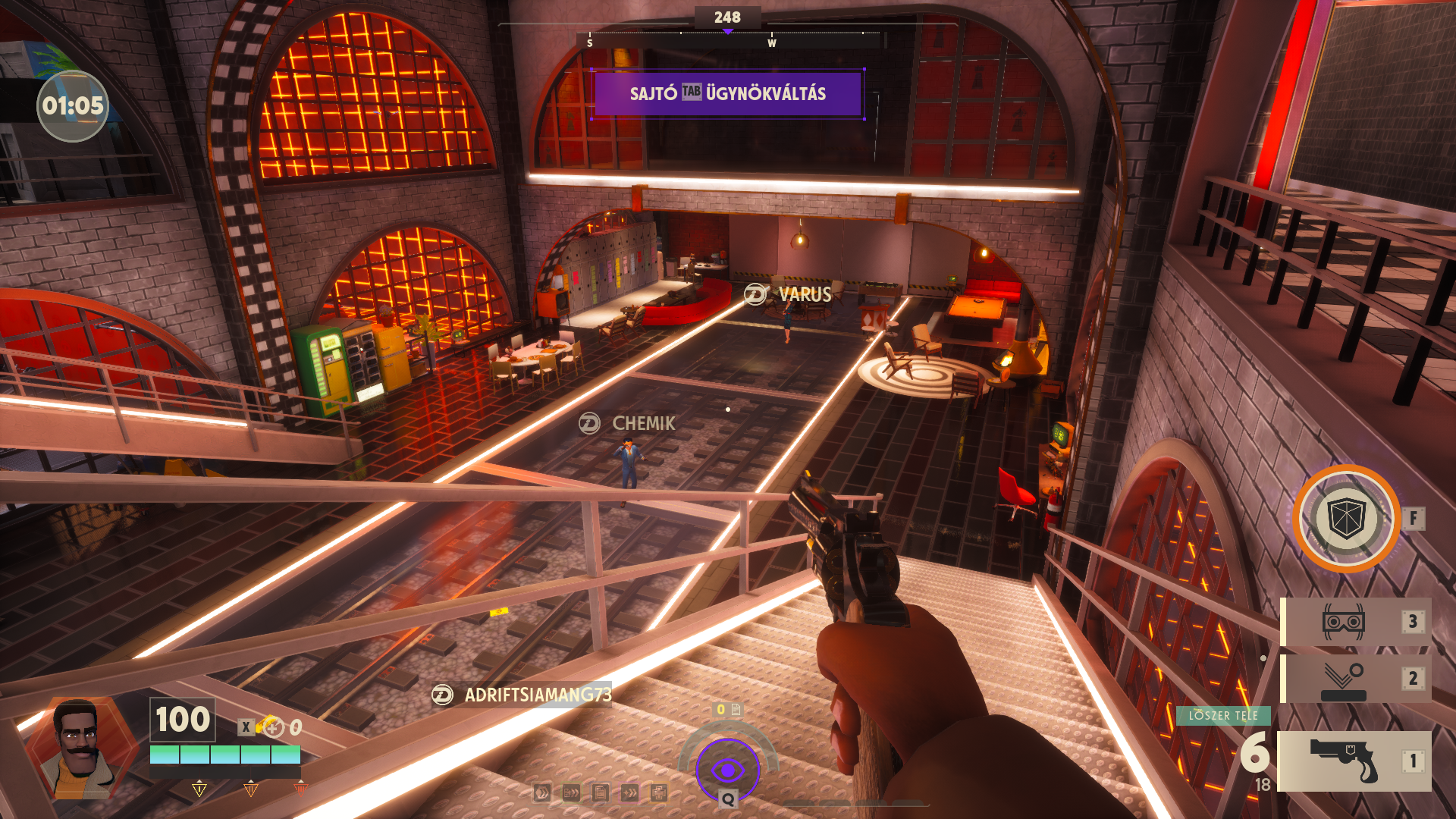This screenshot has width=1456, height=819.
Task: Activate the shield expertise ability
Action: click(x=1346, y=519)
